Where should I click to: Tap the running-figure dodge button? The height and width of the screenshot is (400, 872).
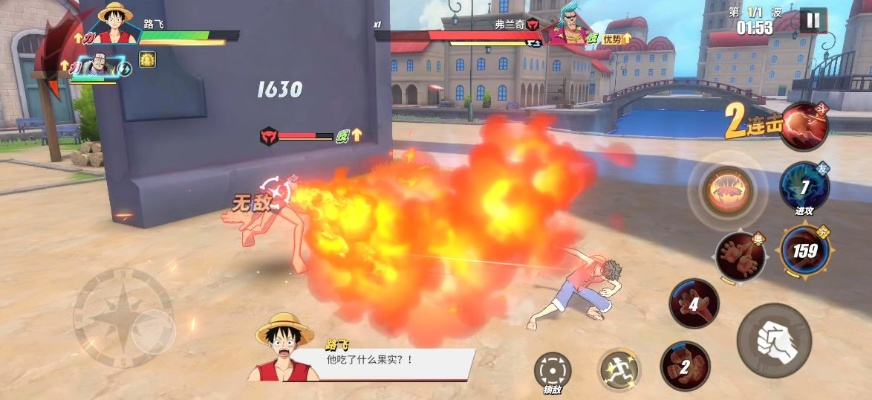[620, 370]
